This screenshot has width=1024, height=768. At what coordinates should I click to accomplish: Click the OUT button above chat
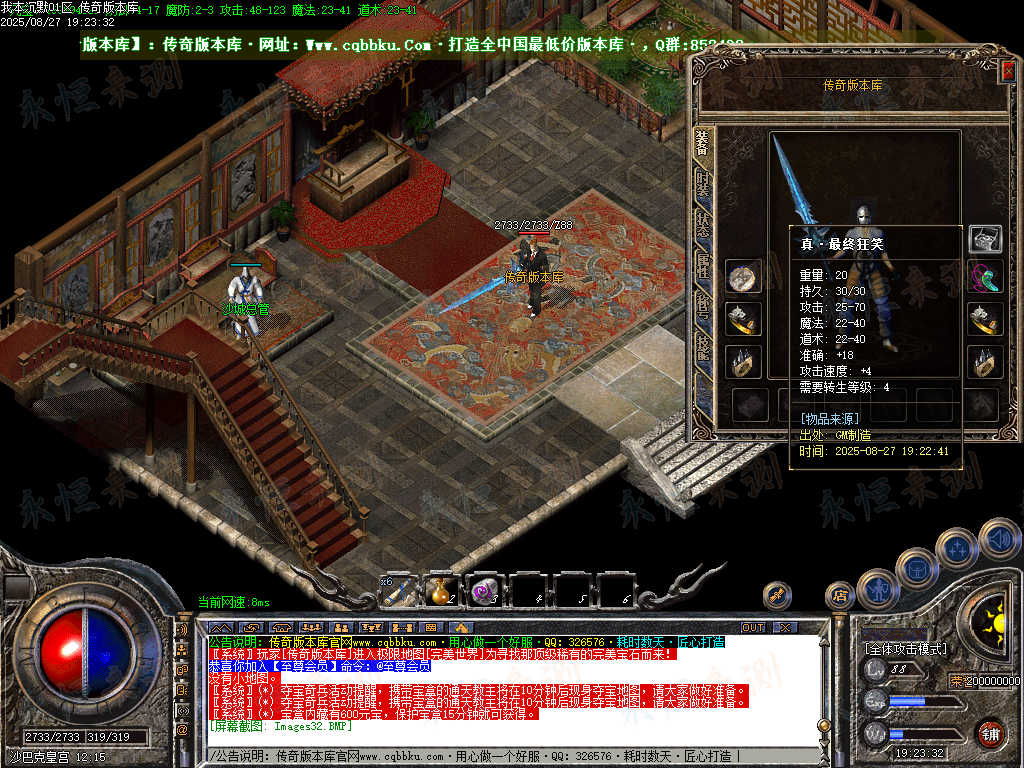(752, 627)
